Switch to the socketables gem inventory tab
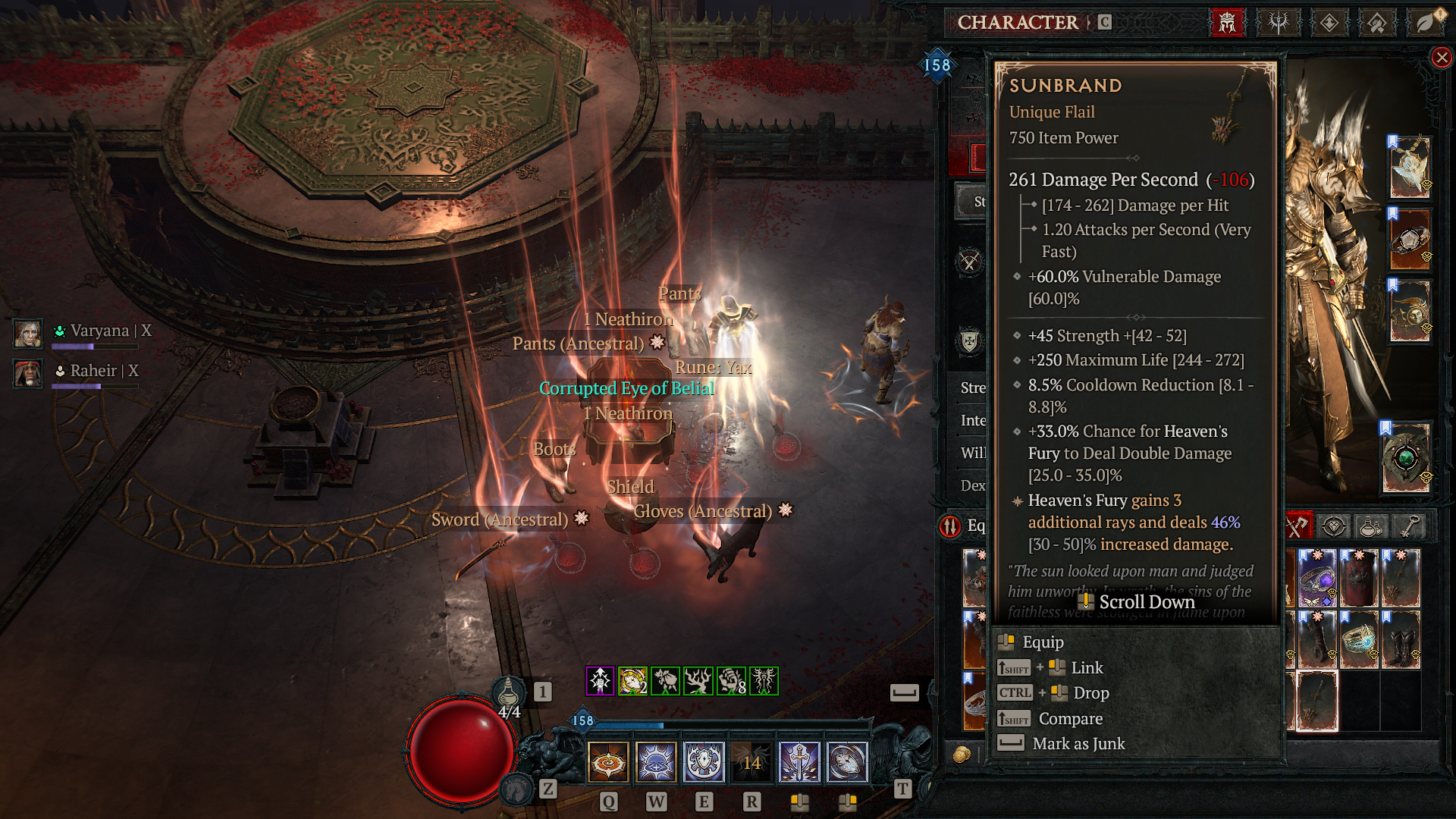 point(1334,526)
